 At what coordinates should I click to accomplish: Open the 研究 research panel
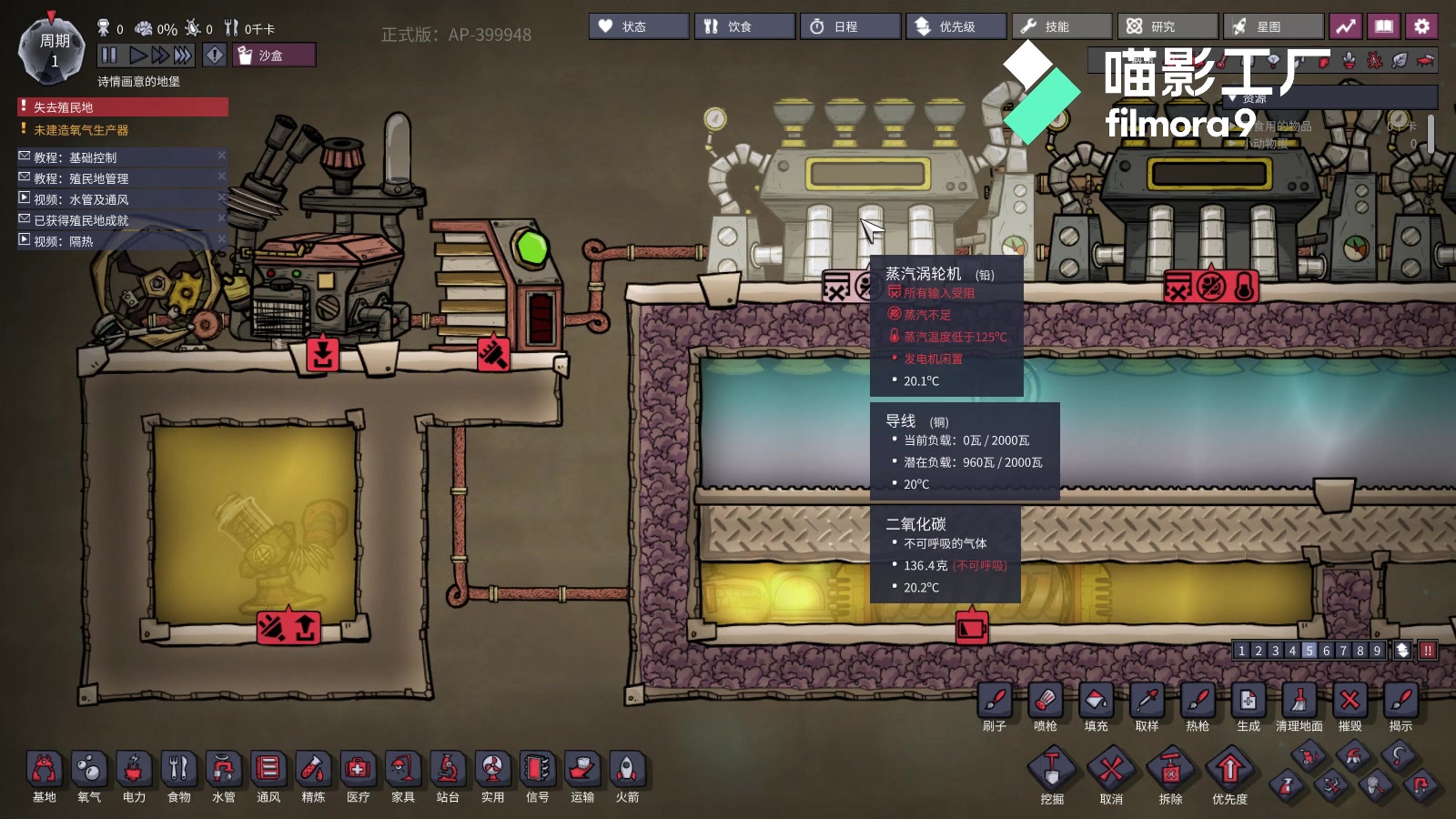1167,26
